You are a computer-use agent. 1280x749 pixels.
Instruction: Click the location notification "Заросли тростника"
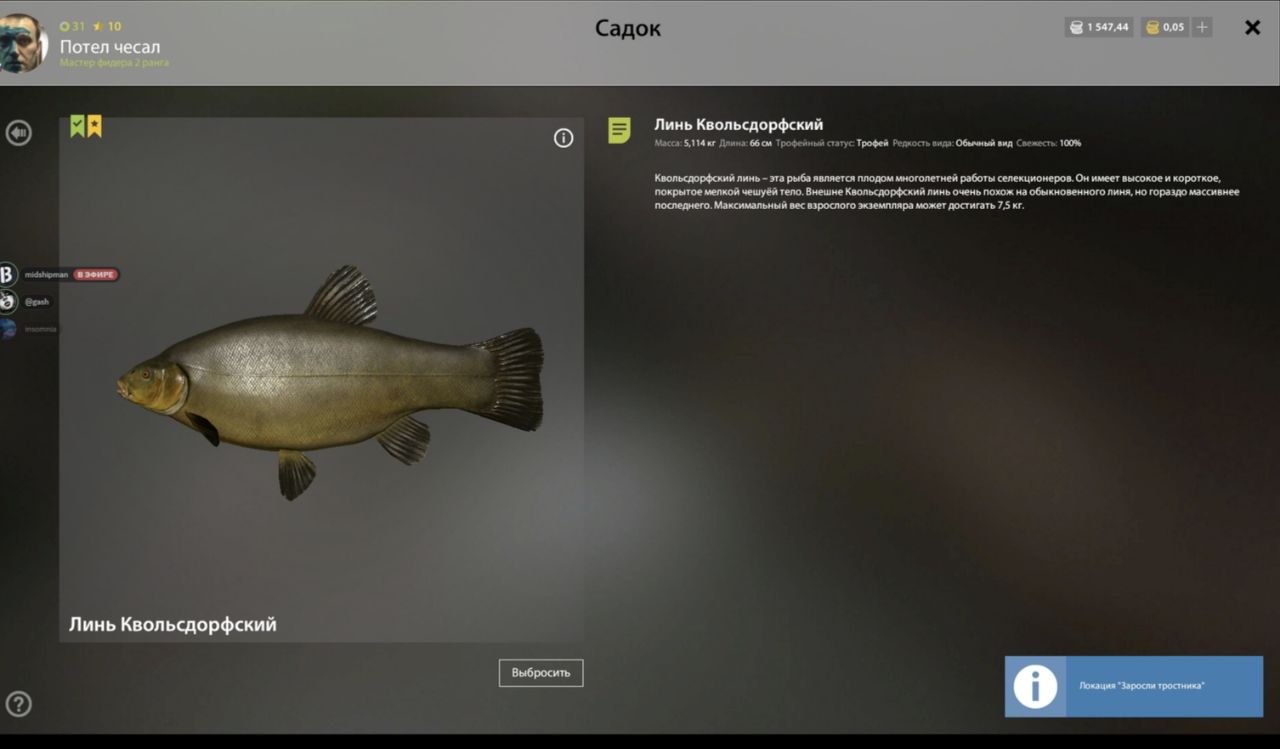coord(1133,686)
